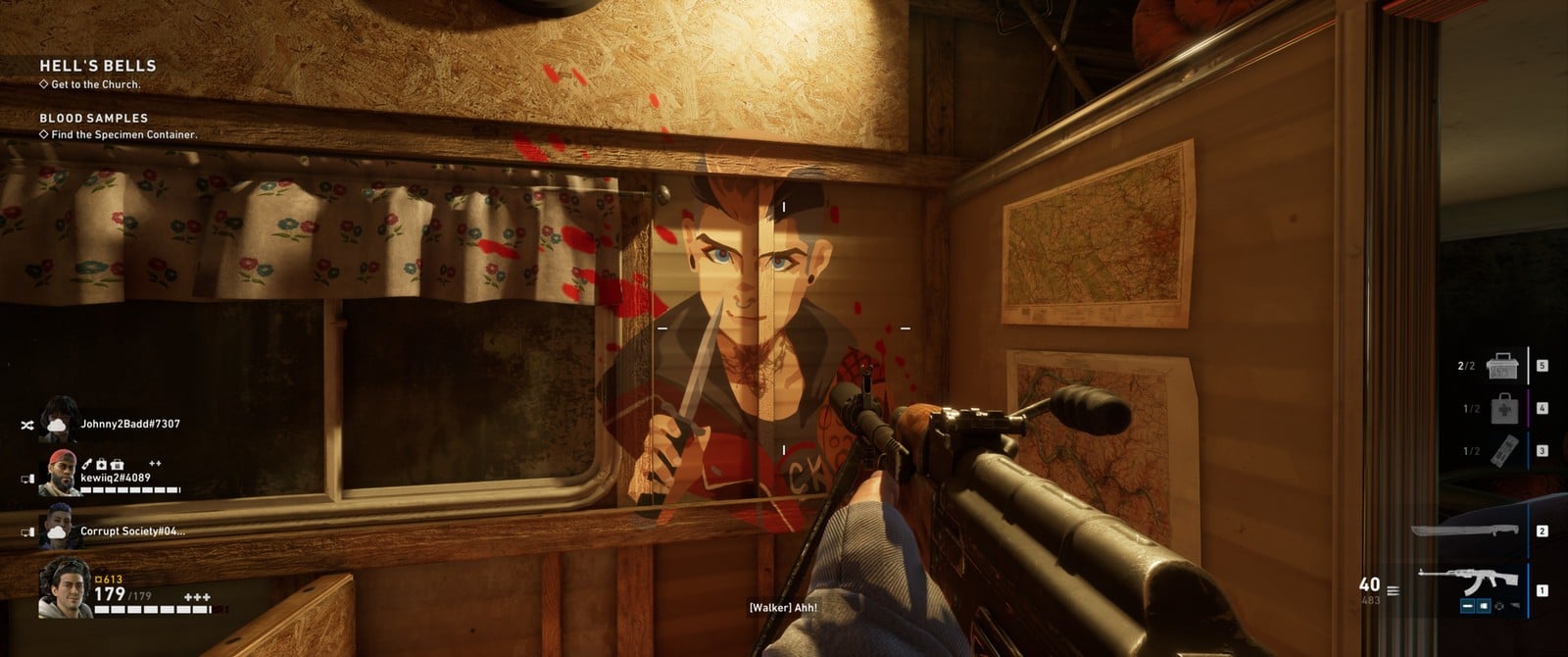
Task: Switch to the machete melee weapon
Action: pos(1465,531)
